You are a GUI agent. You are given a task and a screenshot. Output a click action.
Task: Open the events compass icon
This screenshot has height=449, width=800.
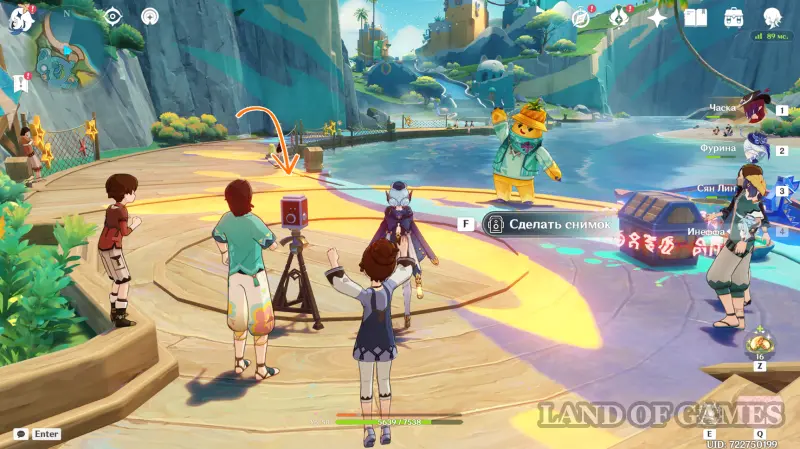click(581, 18)
